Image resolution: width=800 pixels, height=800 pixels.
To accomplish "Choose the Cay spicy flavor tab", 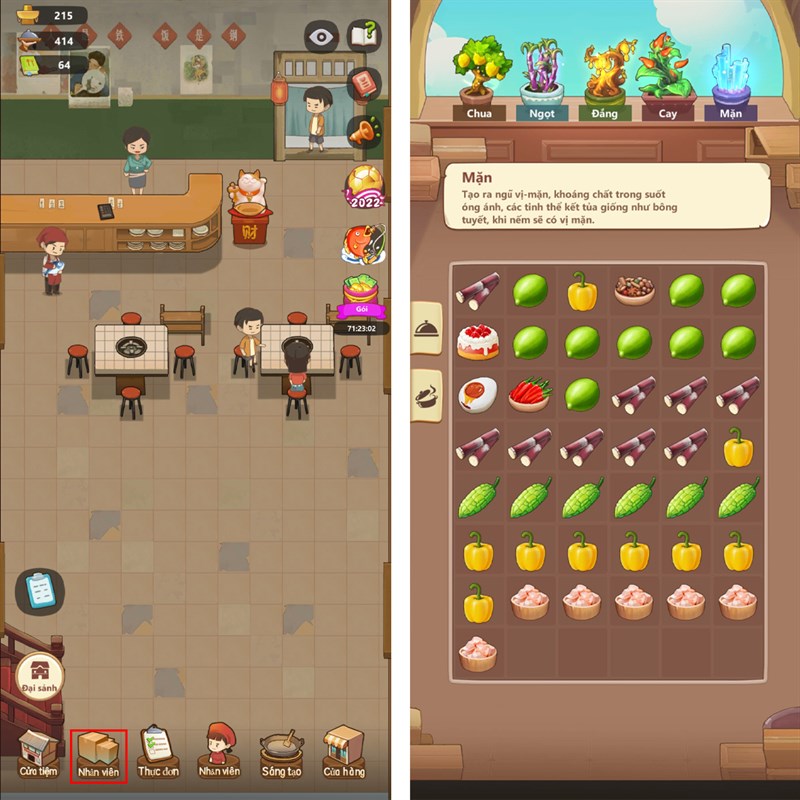I will (x=667, y=78).
